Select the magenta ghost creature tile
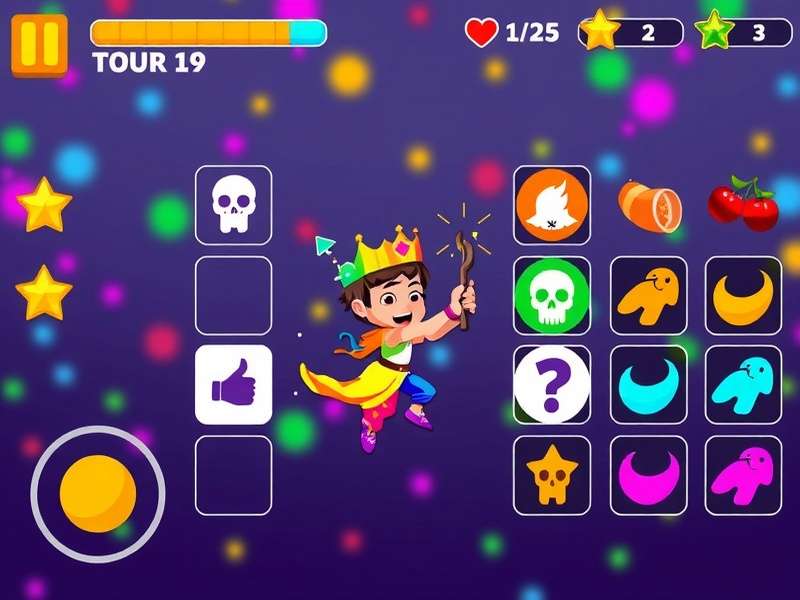This screenshot has height=600, width=800. tap(744, 475)
